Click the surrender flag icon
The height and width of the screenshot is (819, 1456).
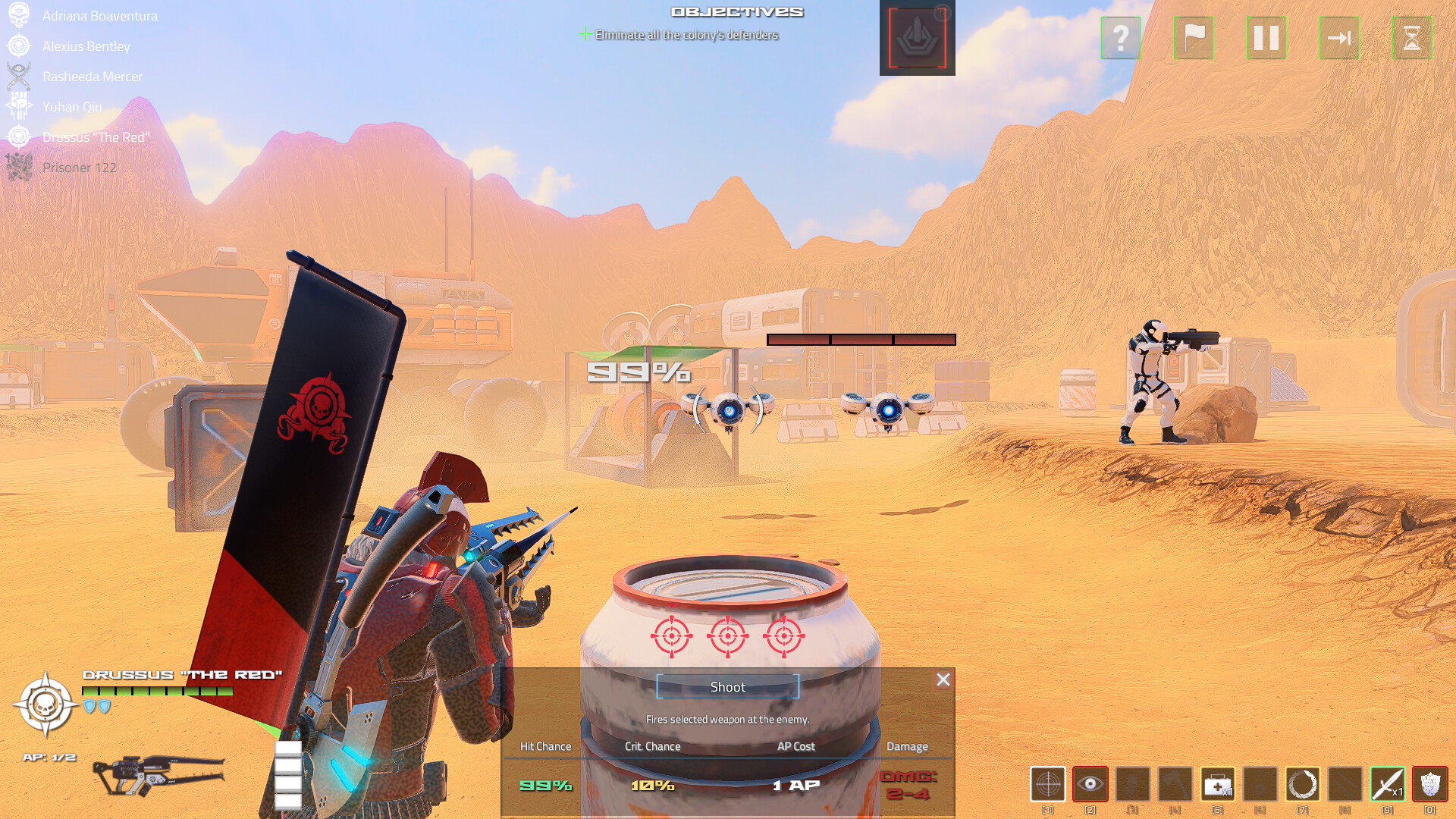tap(1194, 39)
